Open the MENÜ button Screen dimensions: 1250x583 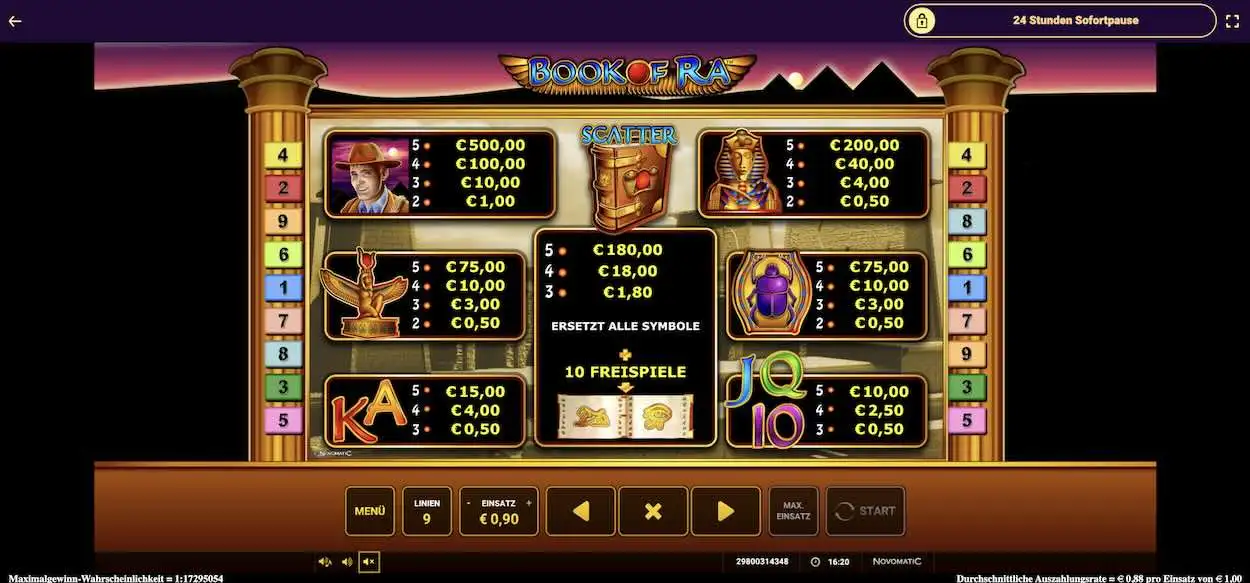click(x=369, y=511)
